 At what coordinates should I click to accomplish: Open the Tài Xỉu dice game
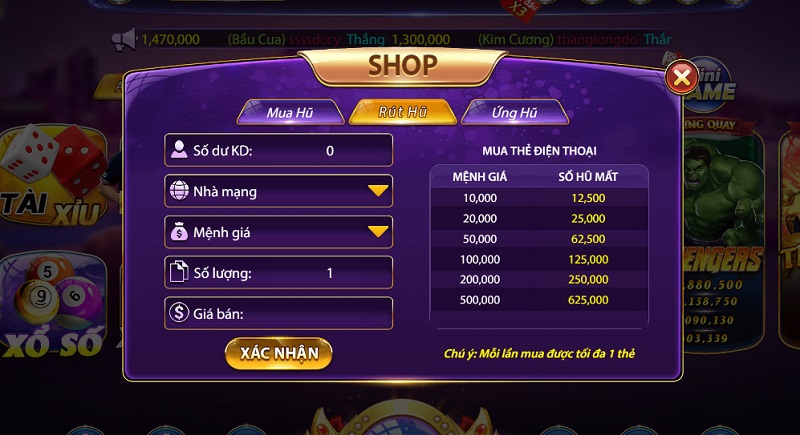coord(50,180)
